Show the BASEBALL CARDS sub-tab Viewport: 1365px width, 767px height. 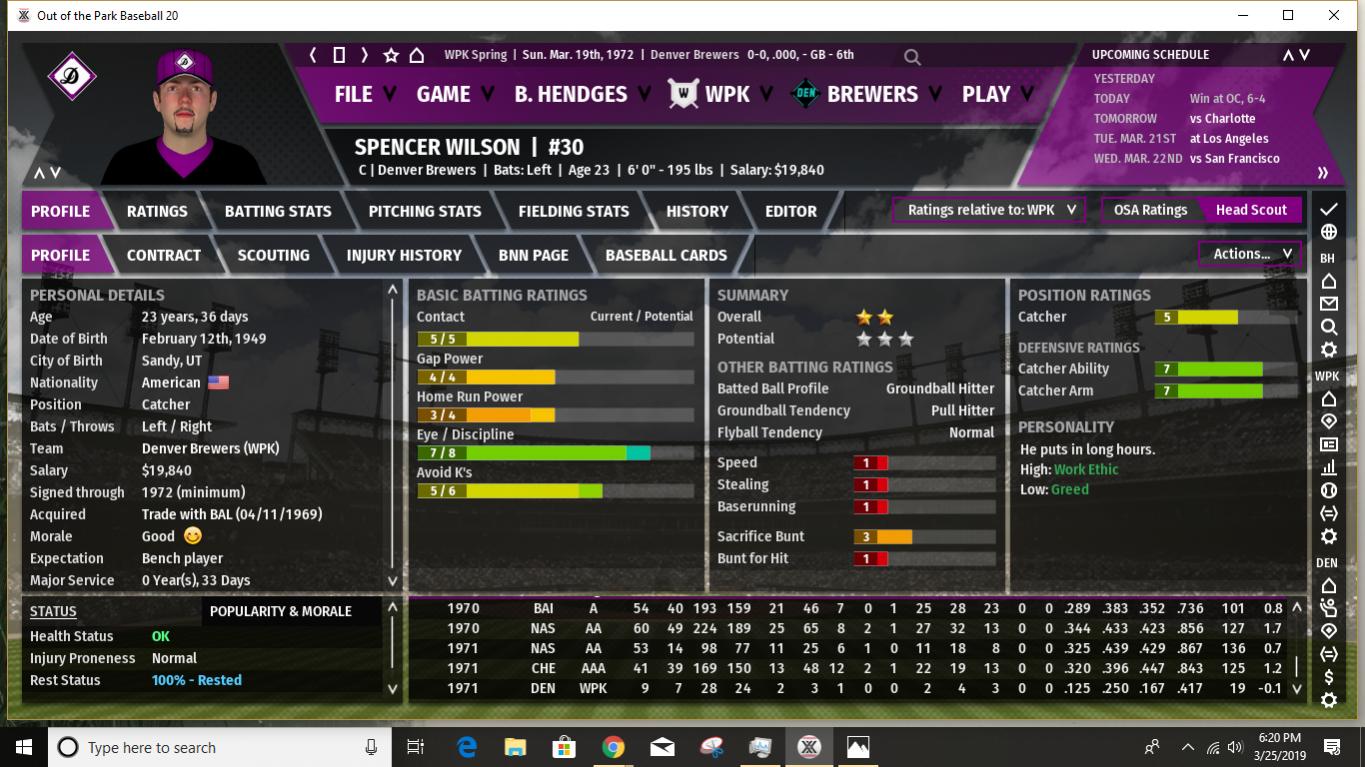(x=666, y=255)
